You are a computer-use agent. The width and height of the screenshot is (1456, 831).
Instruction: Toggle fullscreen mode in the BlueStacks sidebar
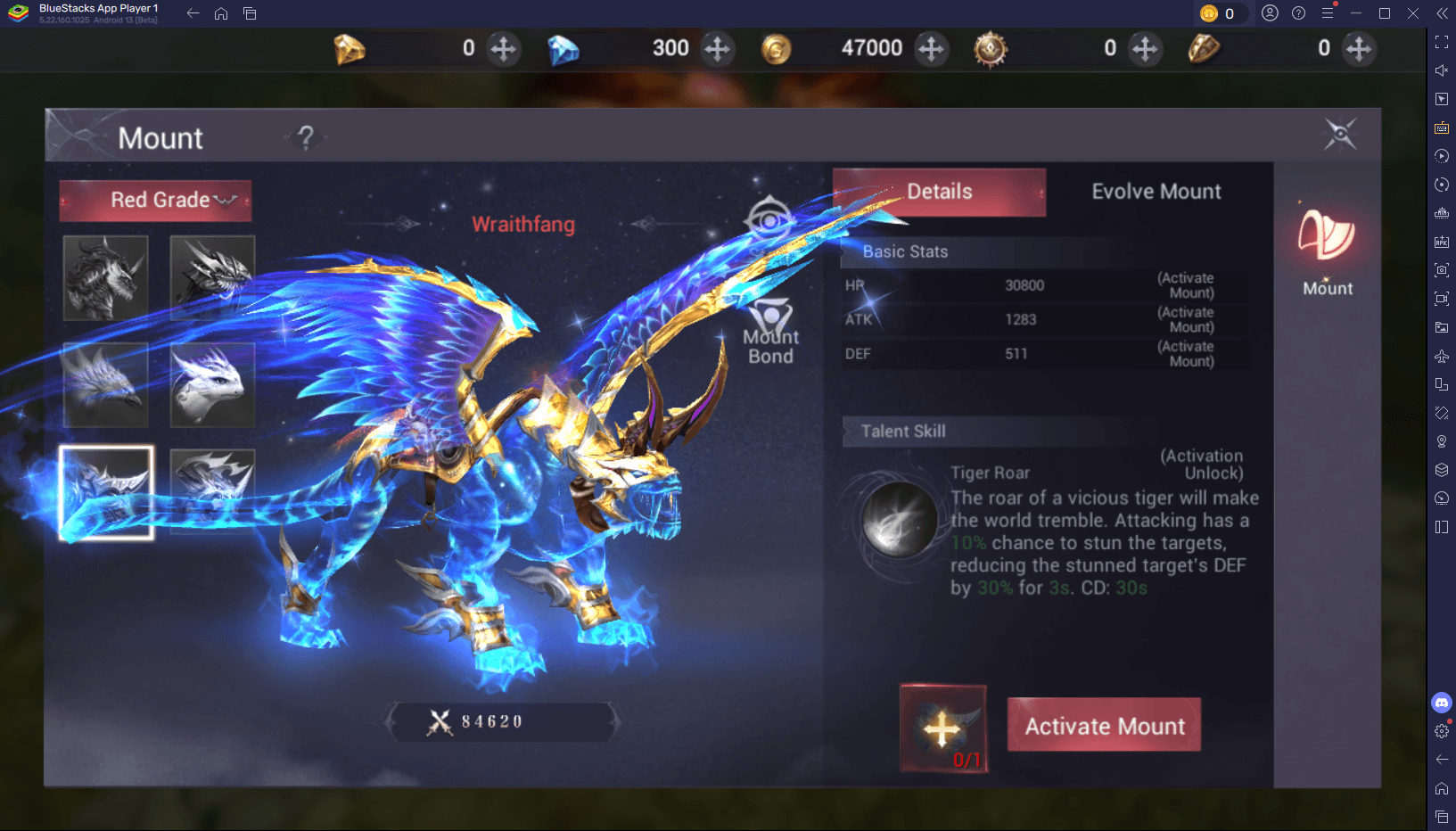click(x=1441, y=41)
